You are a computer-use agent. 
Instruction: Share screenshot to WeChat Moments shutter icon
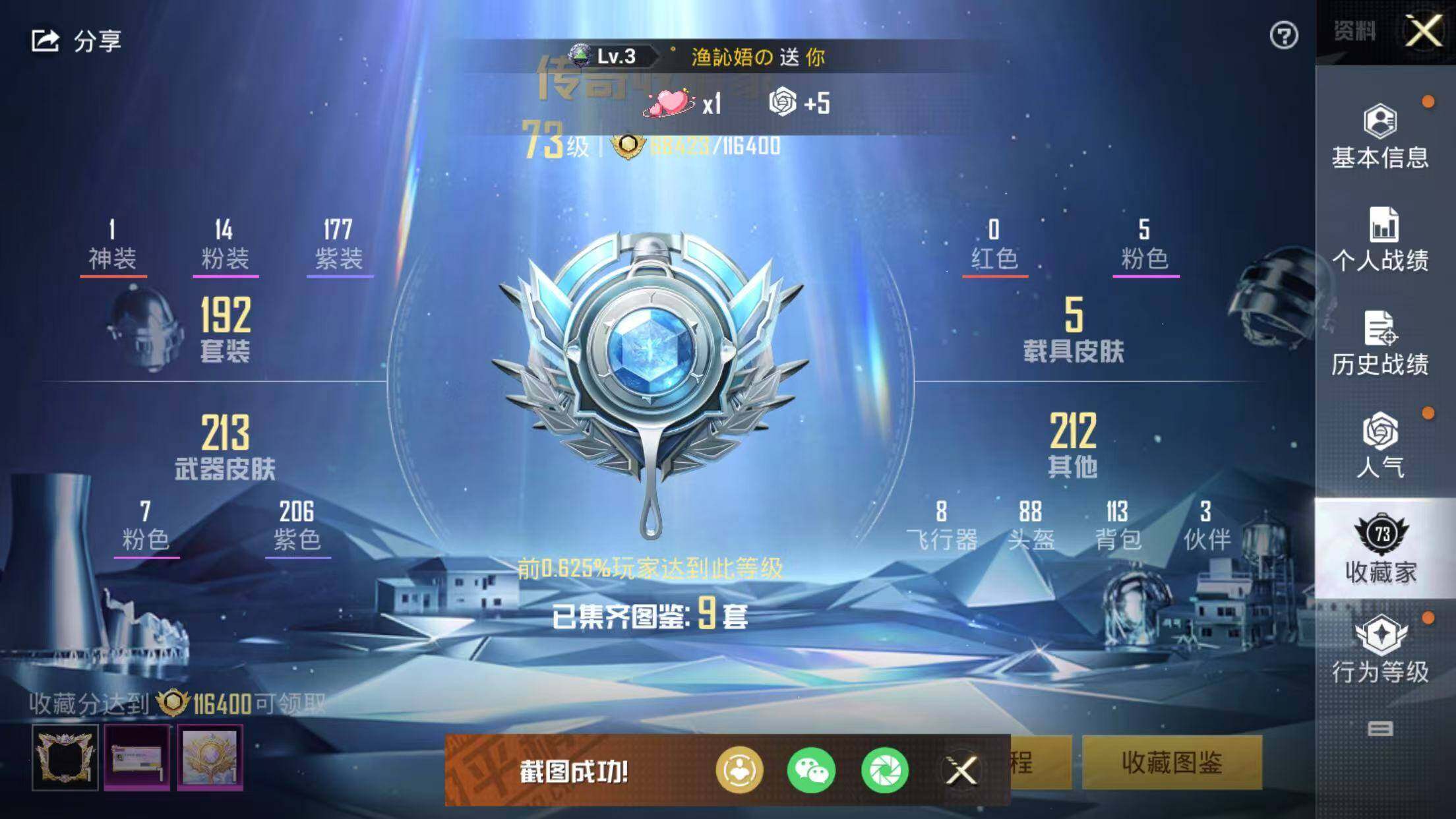click(x=884, y=770)
